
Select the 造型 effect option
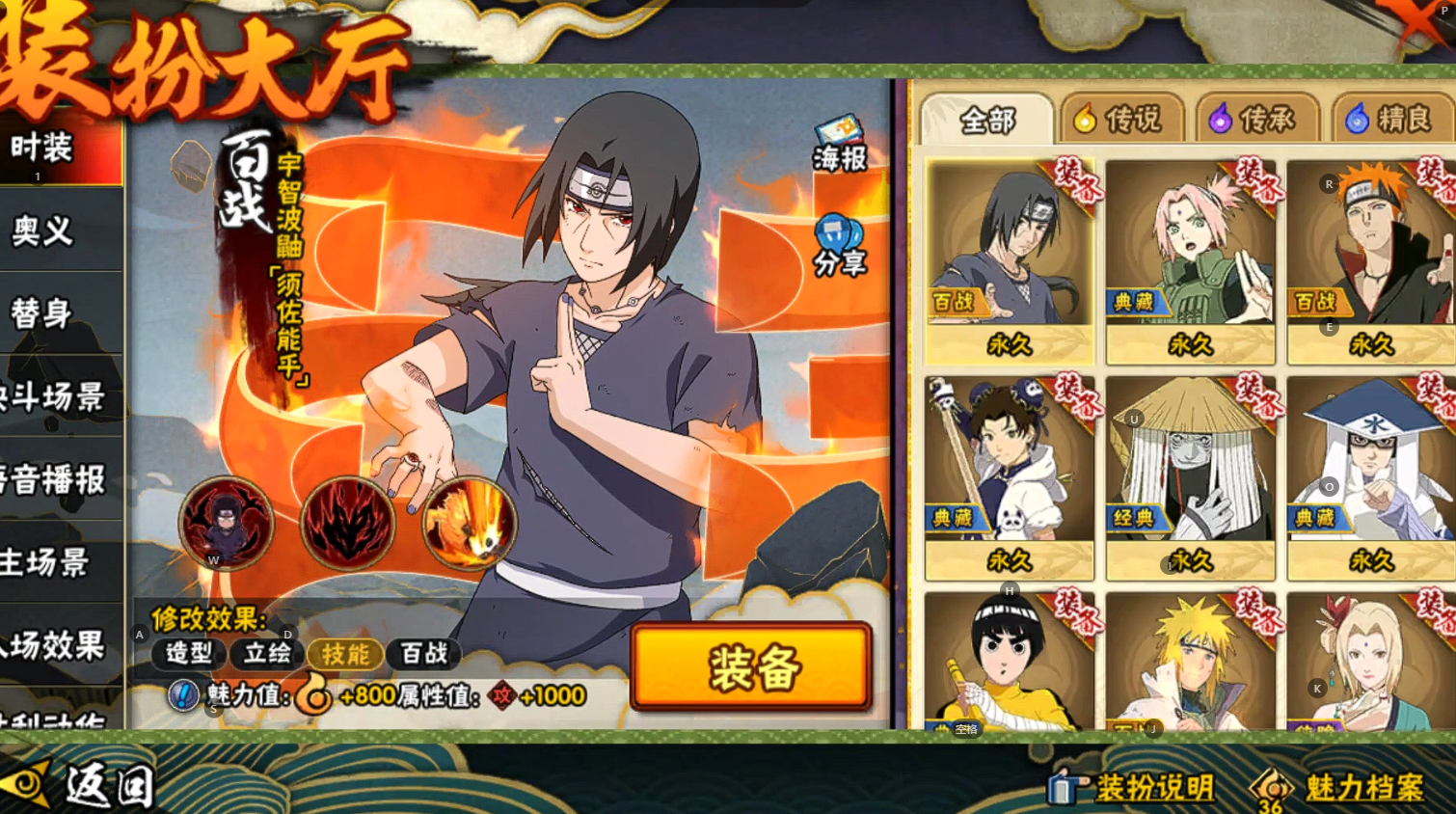pyautogui.click(x=189, y=654)
